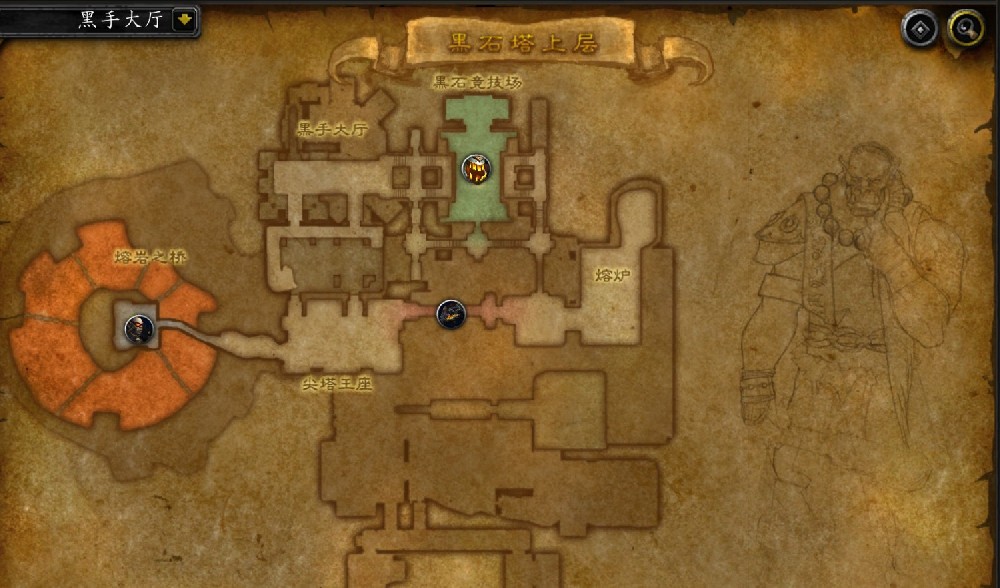Screen dimensions: 1000x588
Task: Open the 黑手大厅 floor dropdown
Action: pos(185,20)
